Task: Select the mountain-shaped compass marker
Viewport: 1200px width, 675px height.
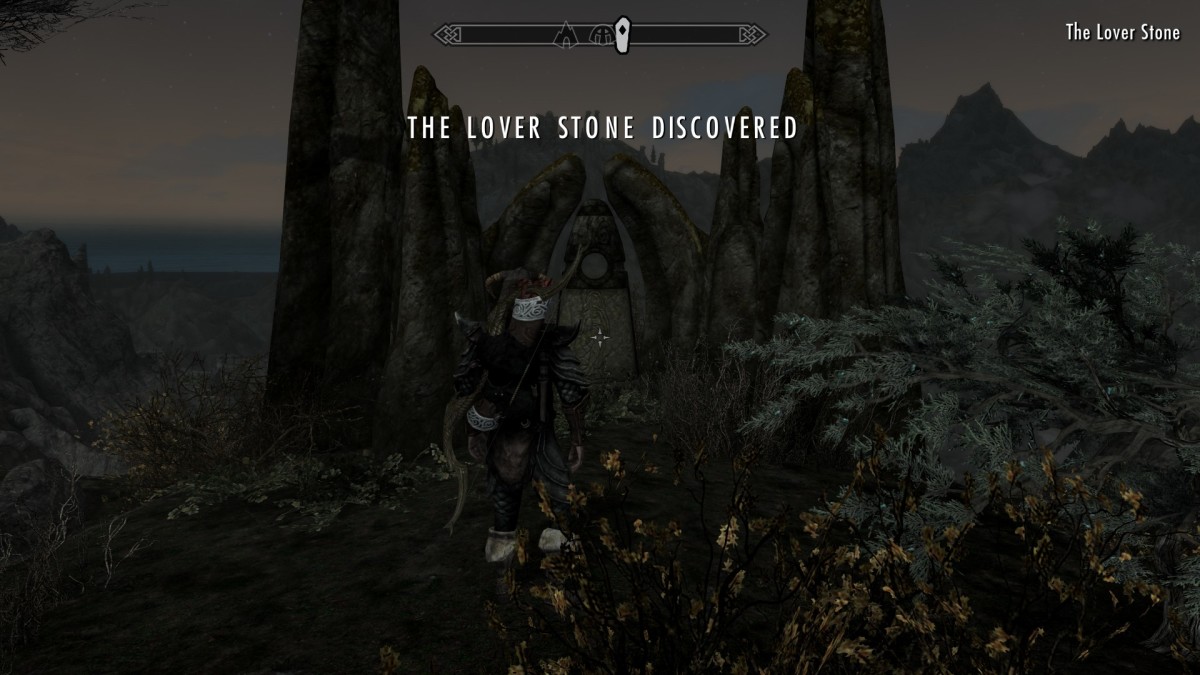Action: coord(565,35)
